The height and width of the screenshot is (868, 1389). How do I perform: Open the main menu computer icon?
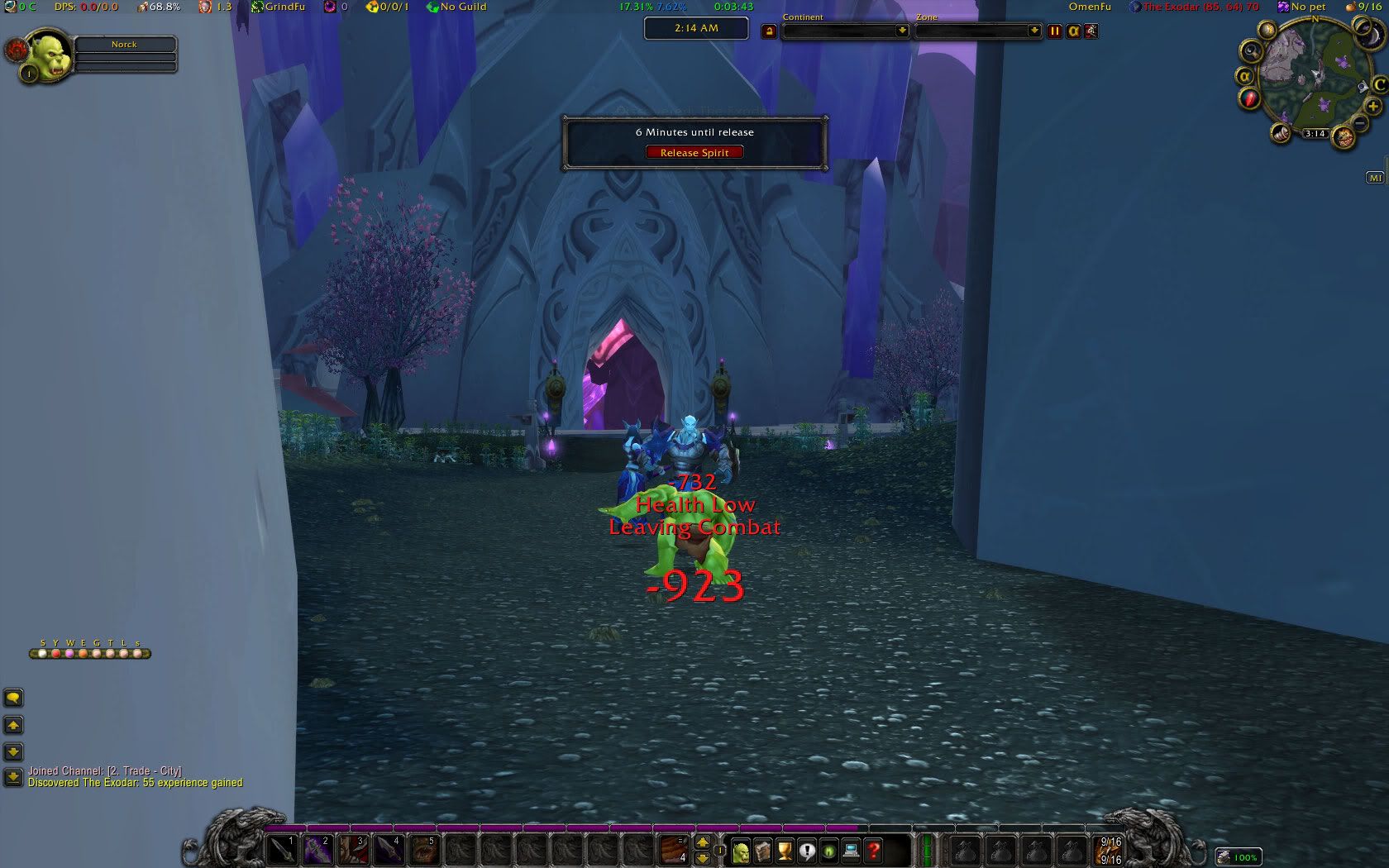click(851, 850)
